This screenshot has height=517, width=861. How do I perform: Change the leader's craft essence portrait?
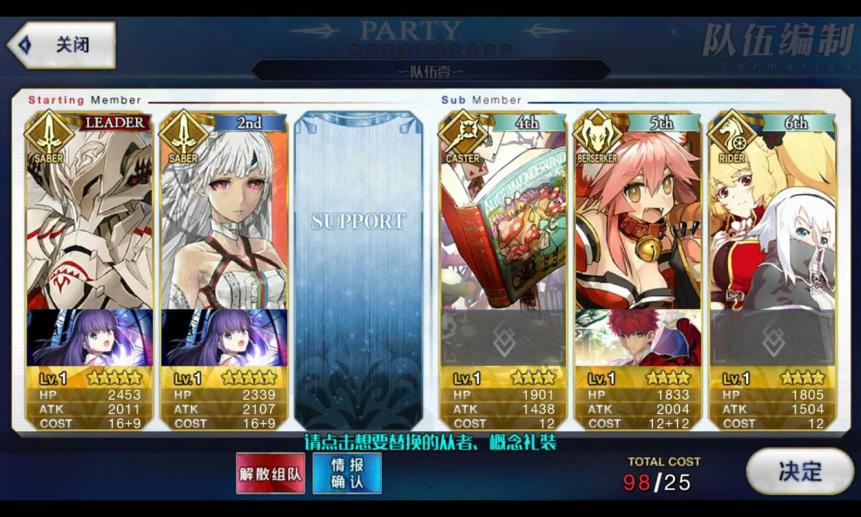(x=90, y=338)
